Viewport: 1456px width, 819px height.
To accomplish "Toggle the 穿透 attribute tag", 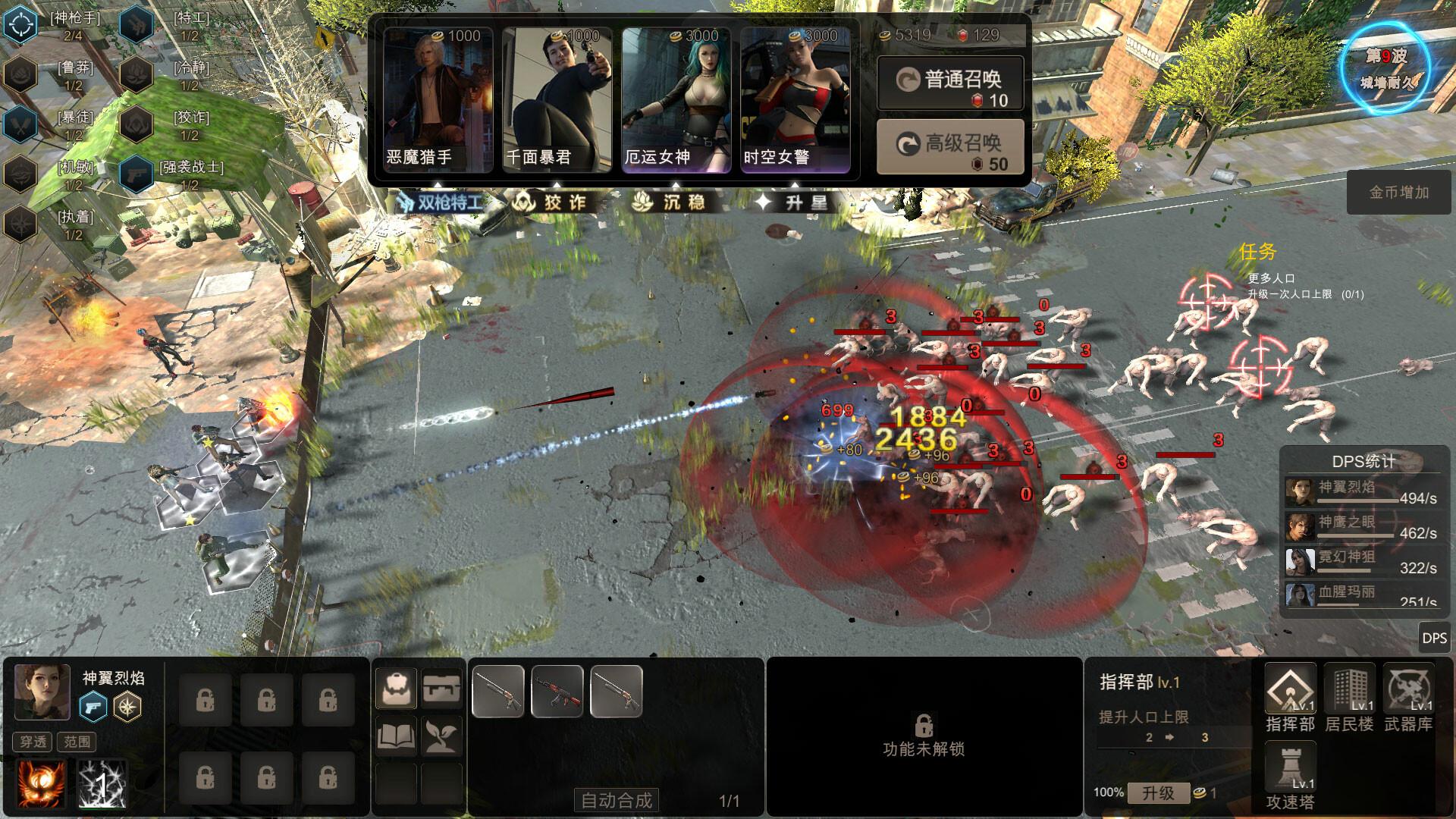I will (32, 742).
